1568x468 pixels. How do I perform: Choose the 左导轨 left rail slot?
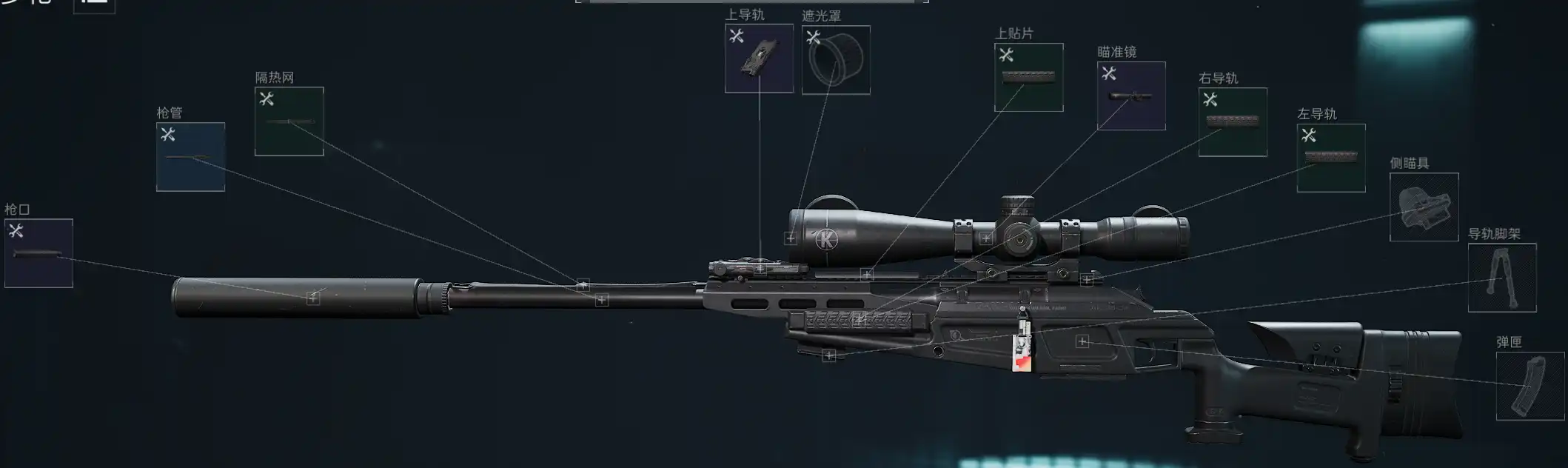pos(1331,158)
